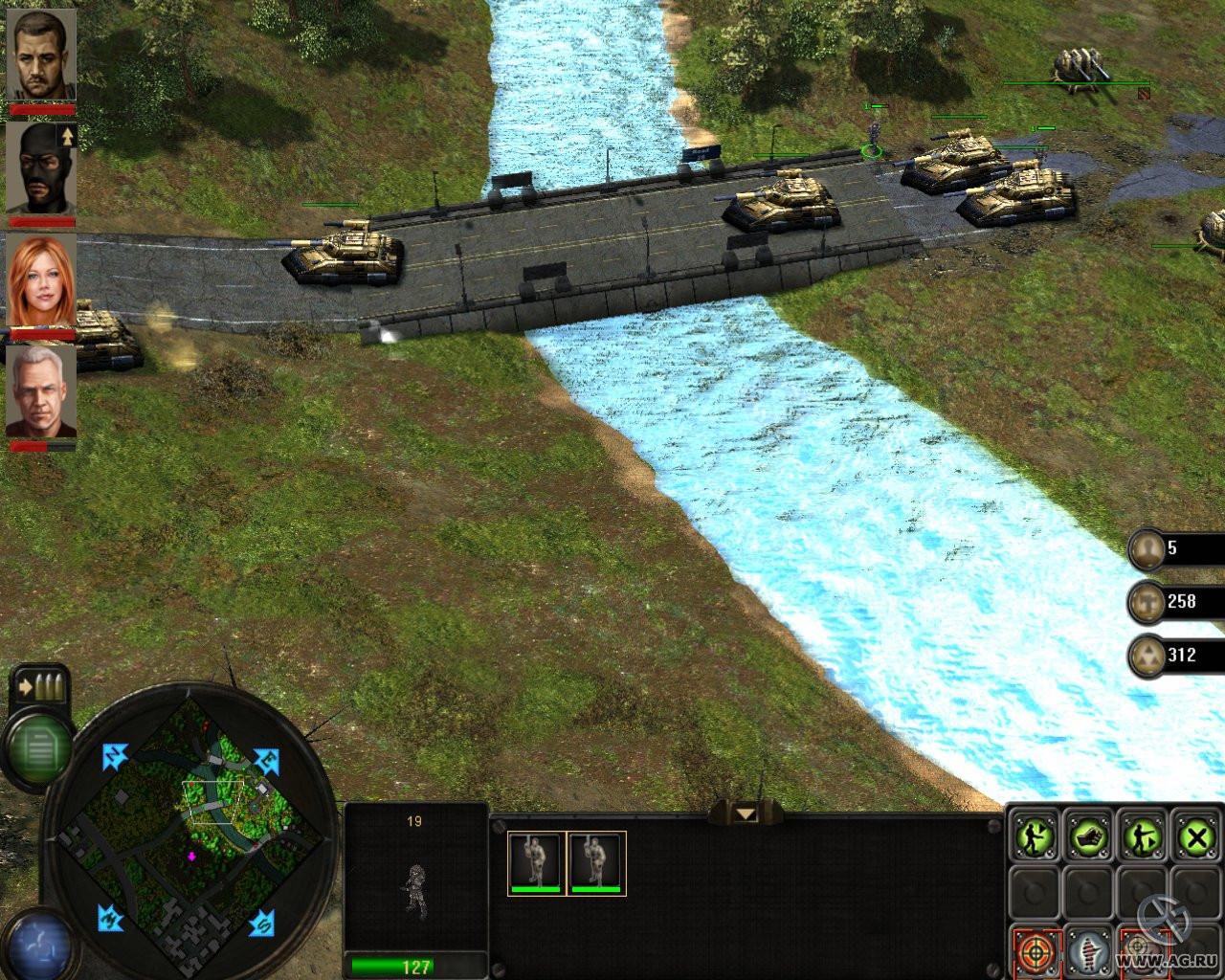Viewport: 1225px width, 980px height.
Task: Click the ammo bullets resupply button
Action: coord(39,686)
